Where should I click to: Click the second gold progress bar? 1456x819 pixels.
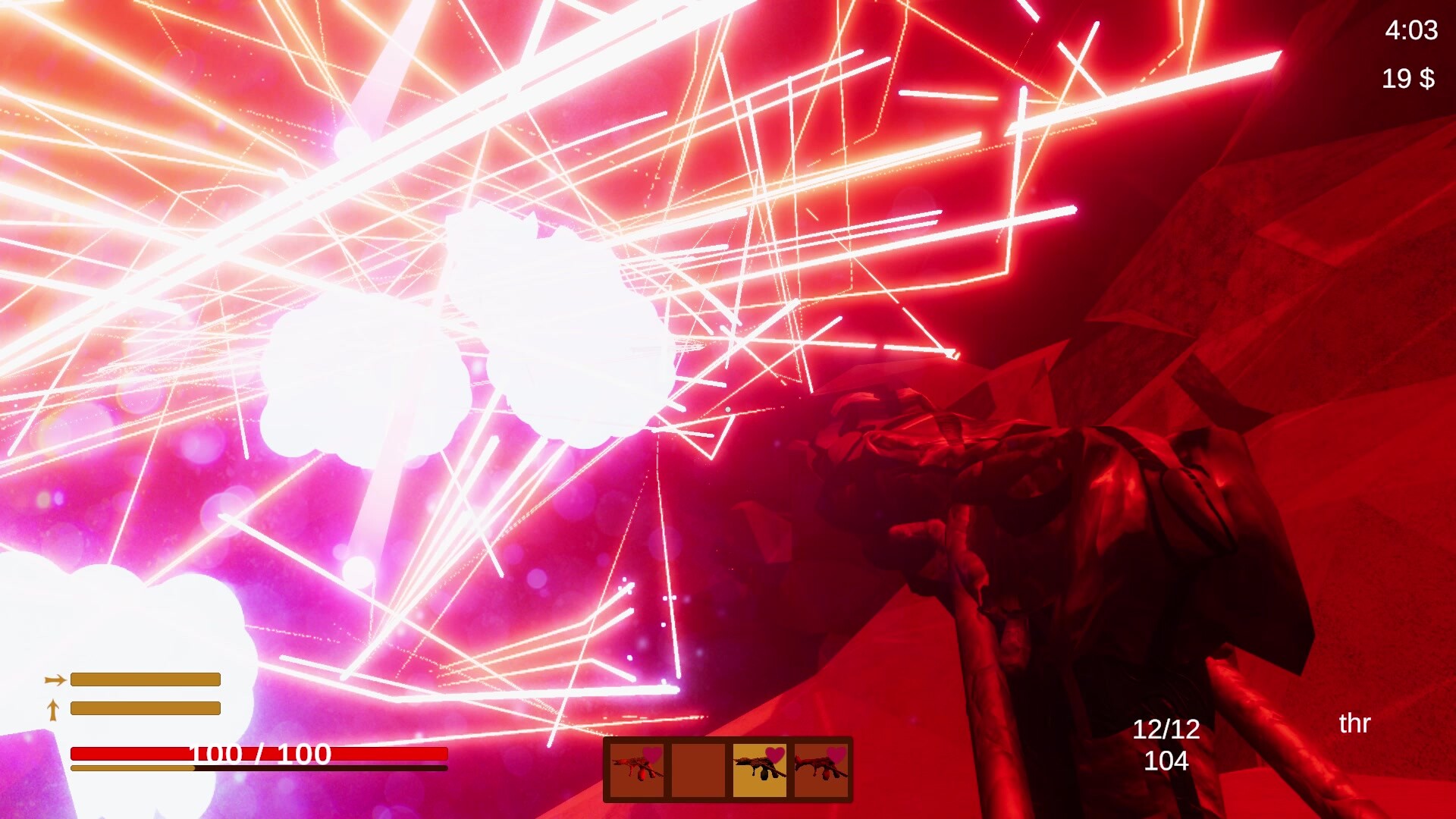(144, 709)
